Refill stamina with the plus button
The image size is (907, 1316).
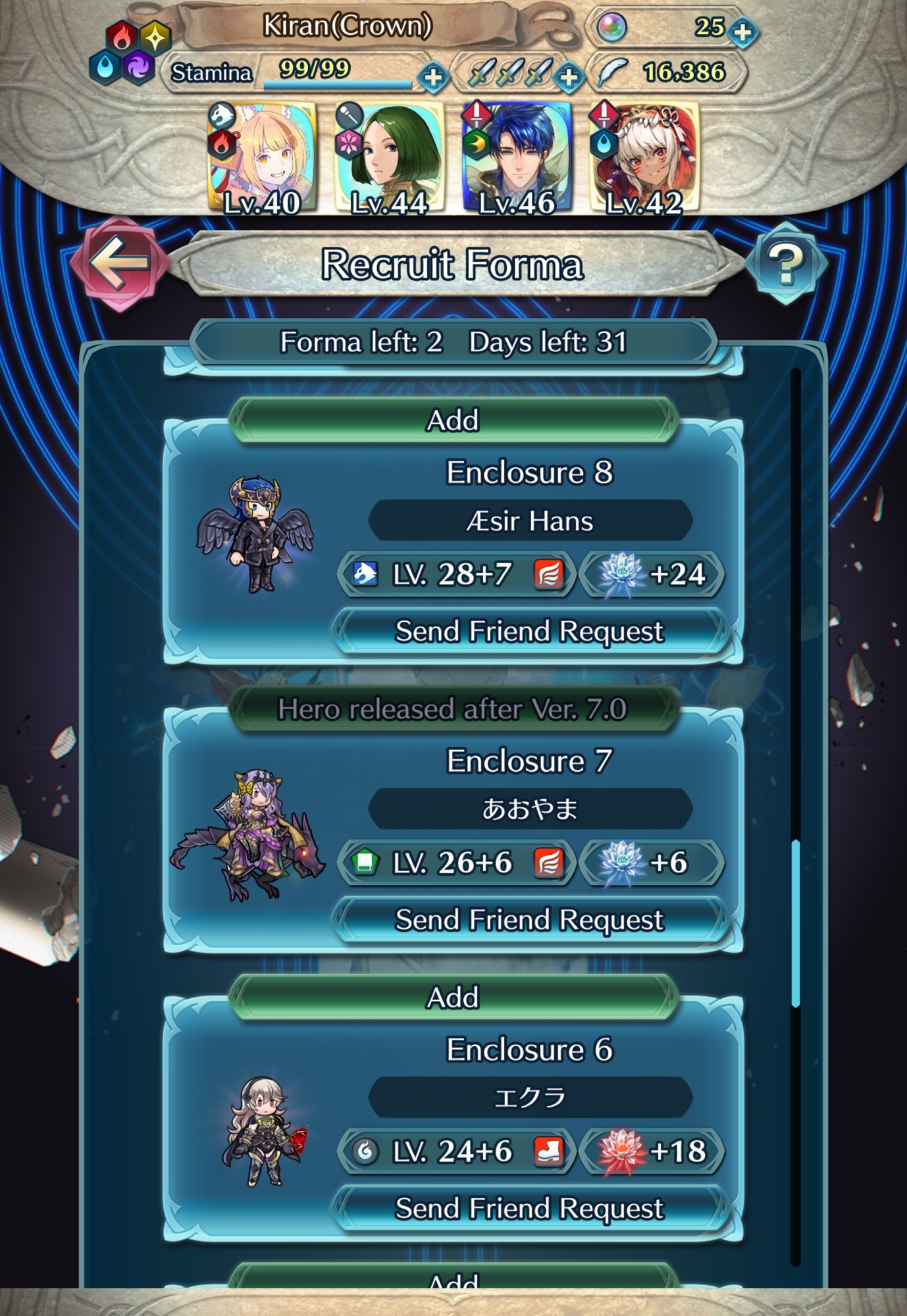coord(433,78)
